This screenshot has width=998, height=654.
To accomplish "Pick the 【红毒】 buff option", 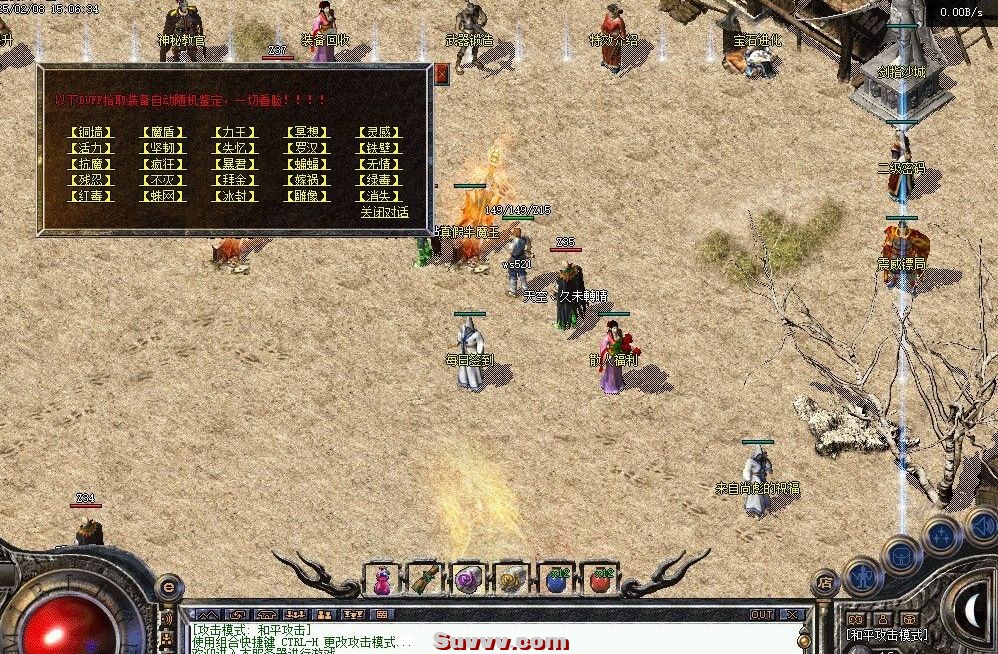I will pyautogui.click(x=91, y=196).
